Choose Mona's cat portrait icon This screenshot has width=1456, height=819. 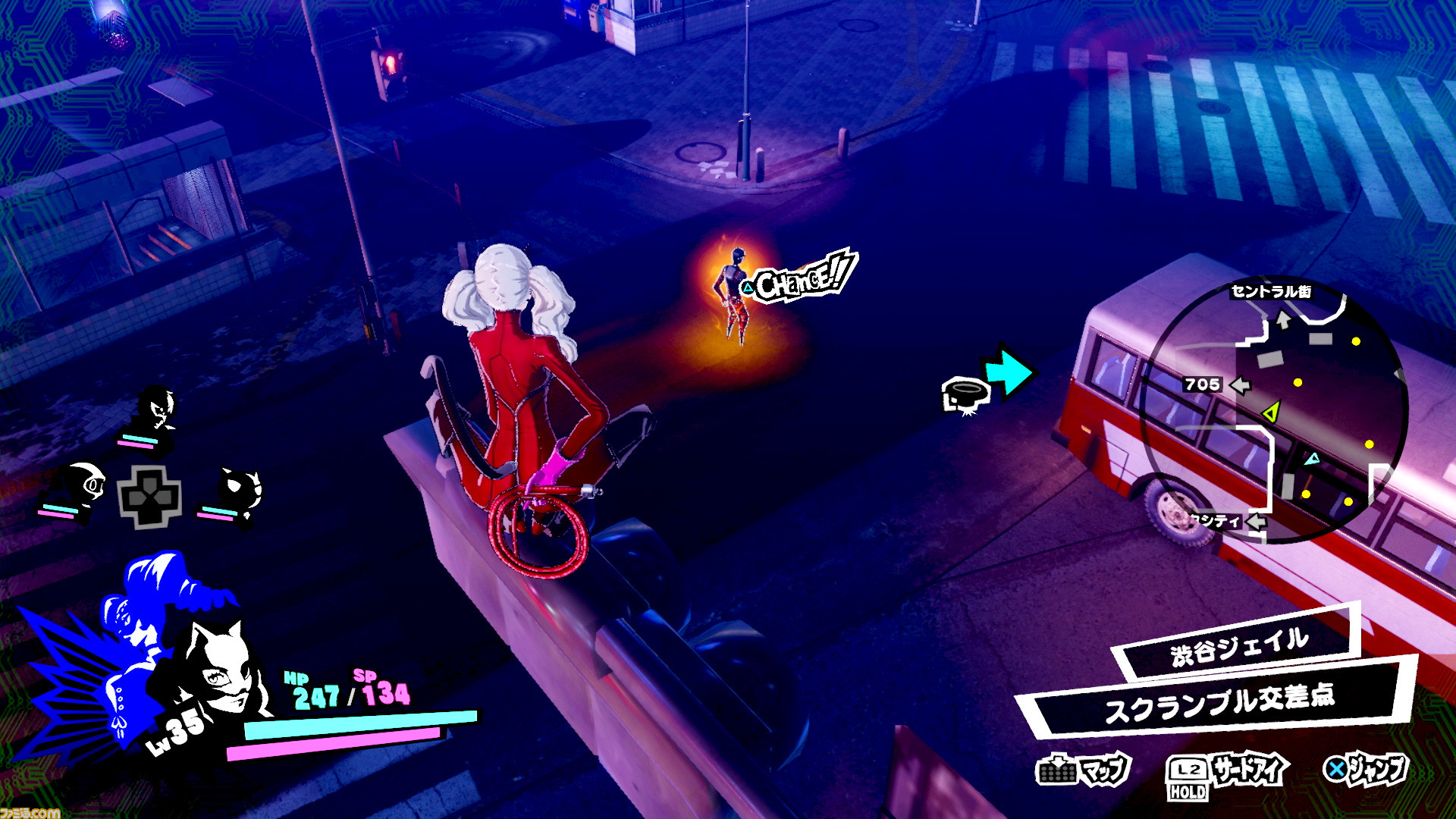239,489
